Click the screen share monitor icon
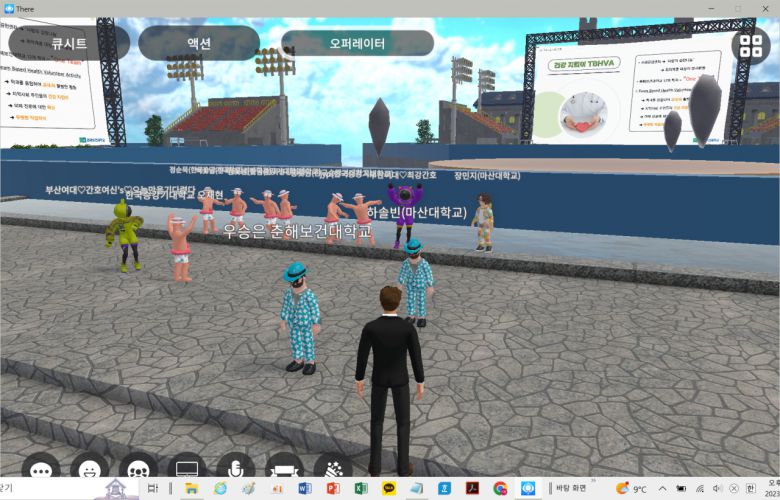Image resolution: width=780 pixels, height=500 pixels. point(187,468)
